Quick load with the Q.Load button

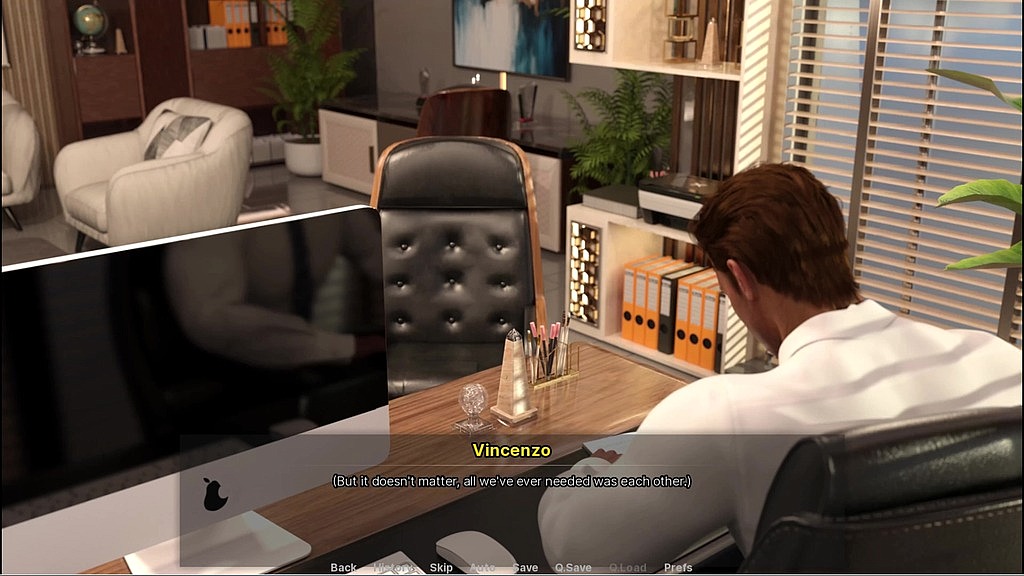(627, 567)
